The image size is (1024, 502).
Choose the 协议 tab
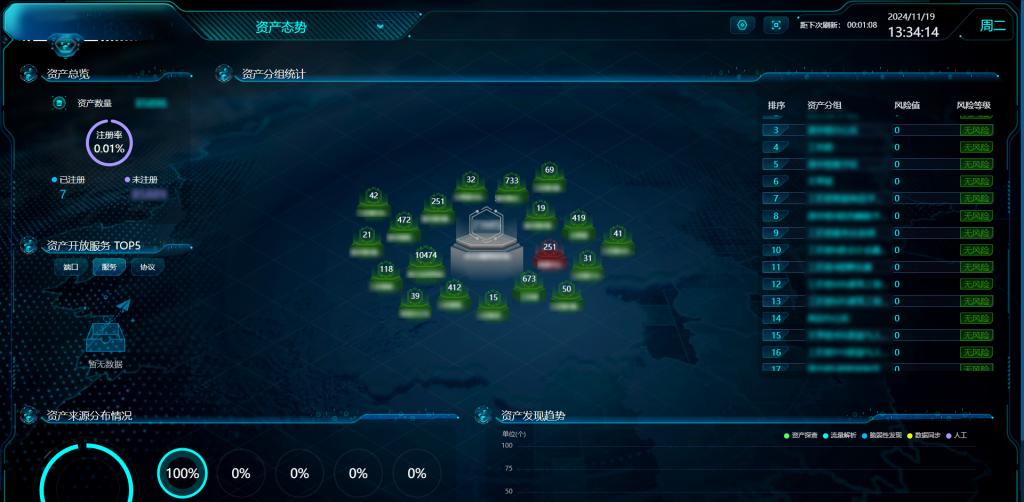click(147, 267)
